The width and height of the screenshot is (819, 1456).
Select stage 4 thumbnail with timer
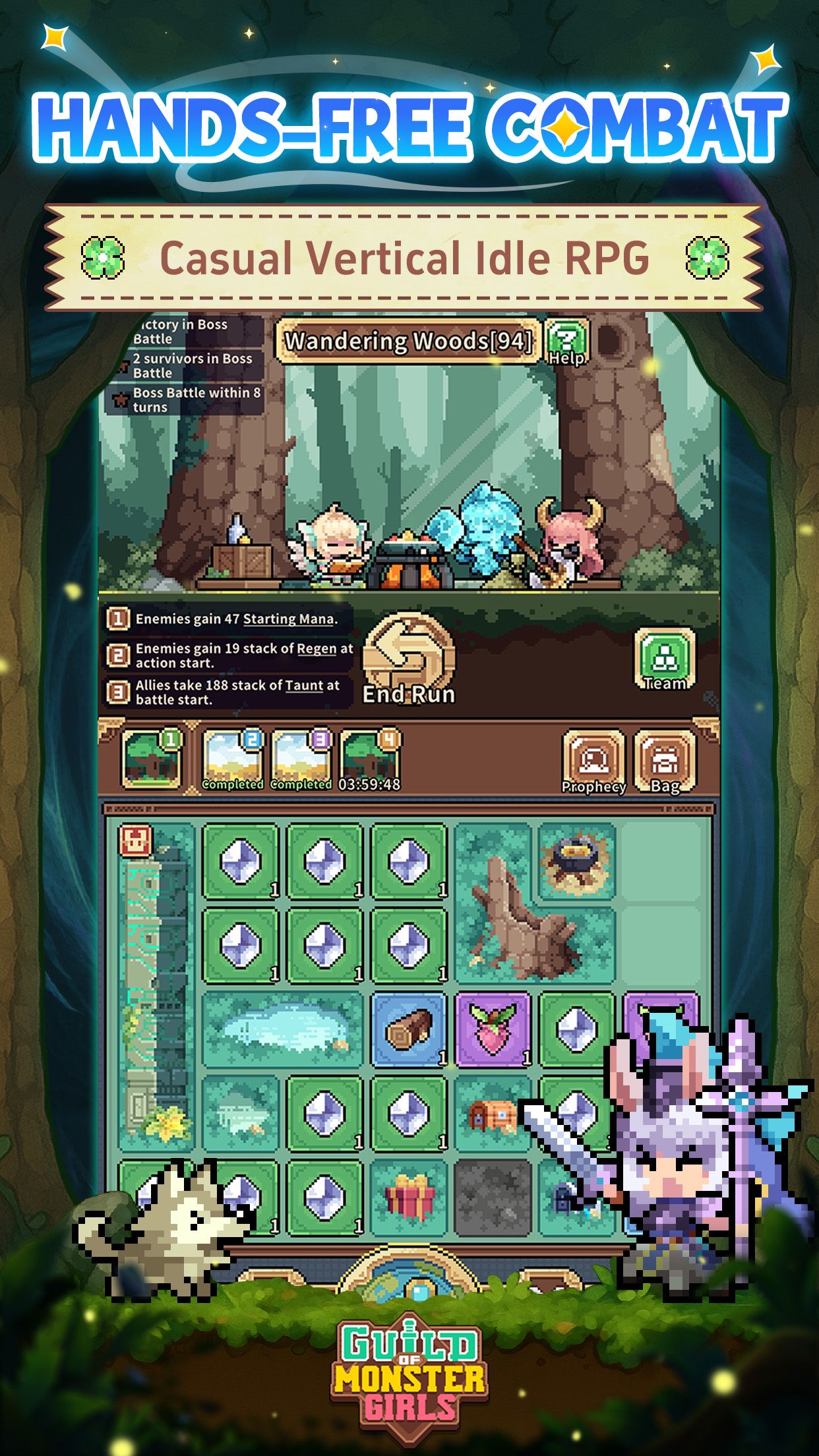369,760
